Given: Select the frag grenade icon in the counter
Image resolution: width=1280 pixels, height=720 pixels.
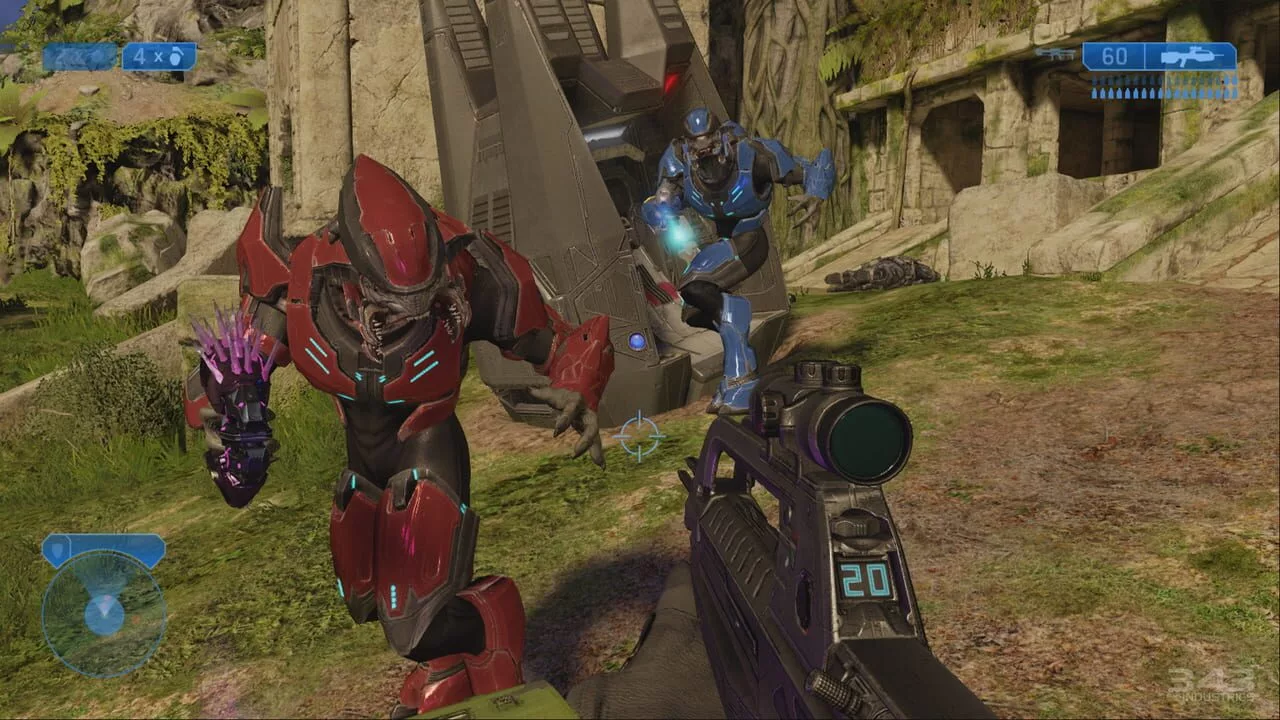Looking at the screenshot, I should click(176, 57).
